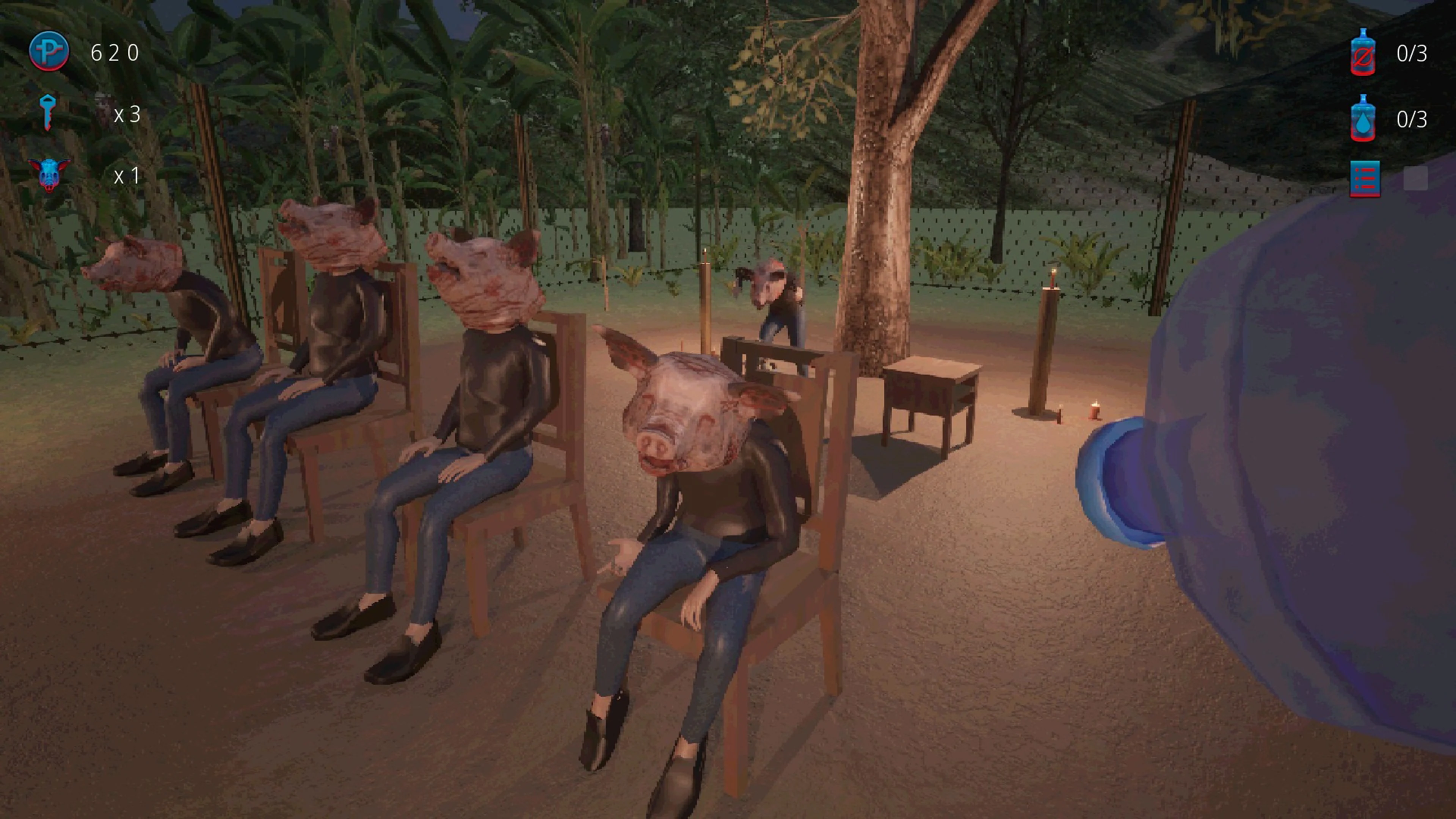
Task: Select the water jug held in hand
Action: (1300, 509)
